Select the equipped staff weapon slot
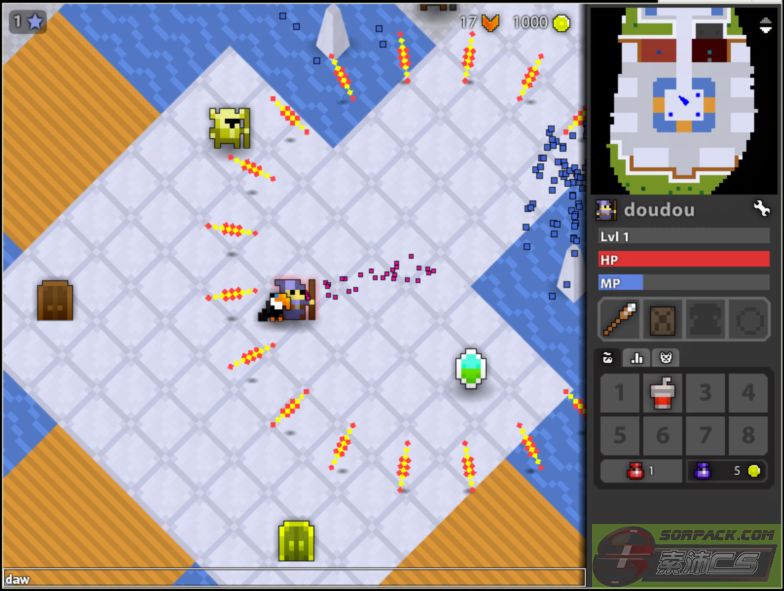The width and height of the screenshot is (784, 591). click(619, 320)
